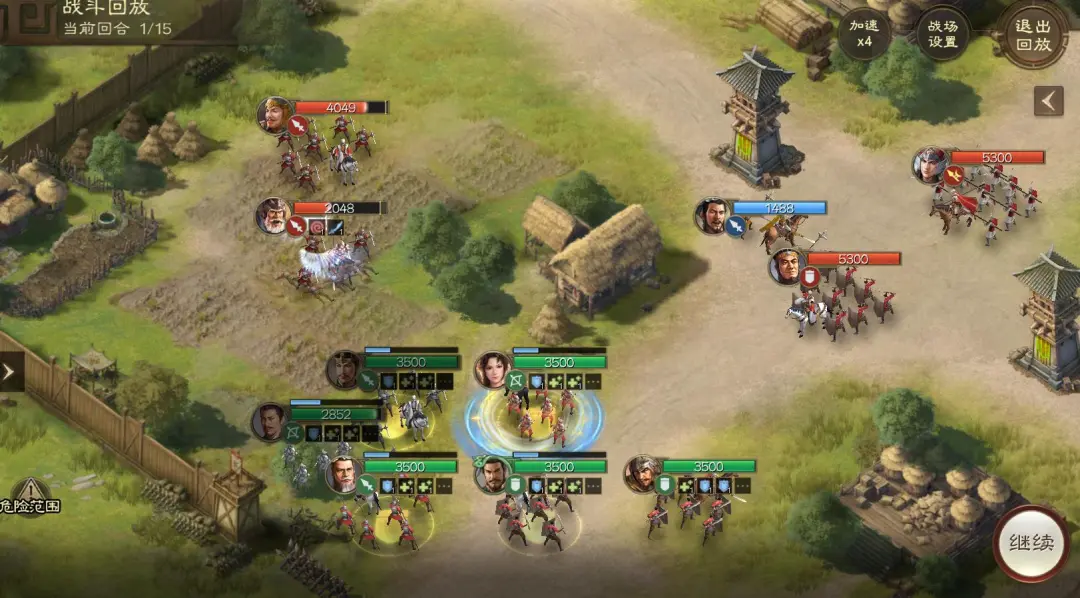Select the female general portrait in the glowing circle

[x=492, y=369]
